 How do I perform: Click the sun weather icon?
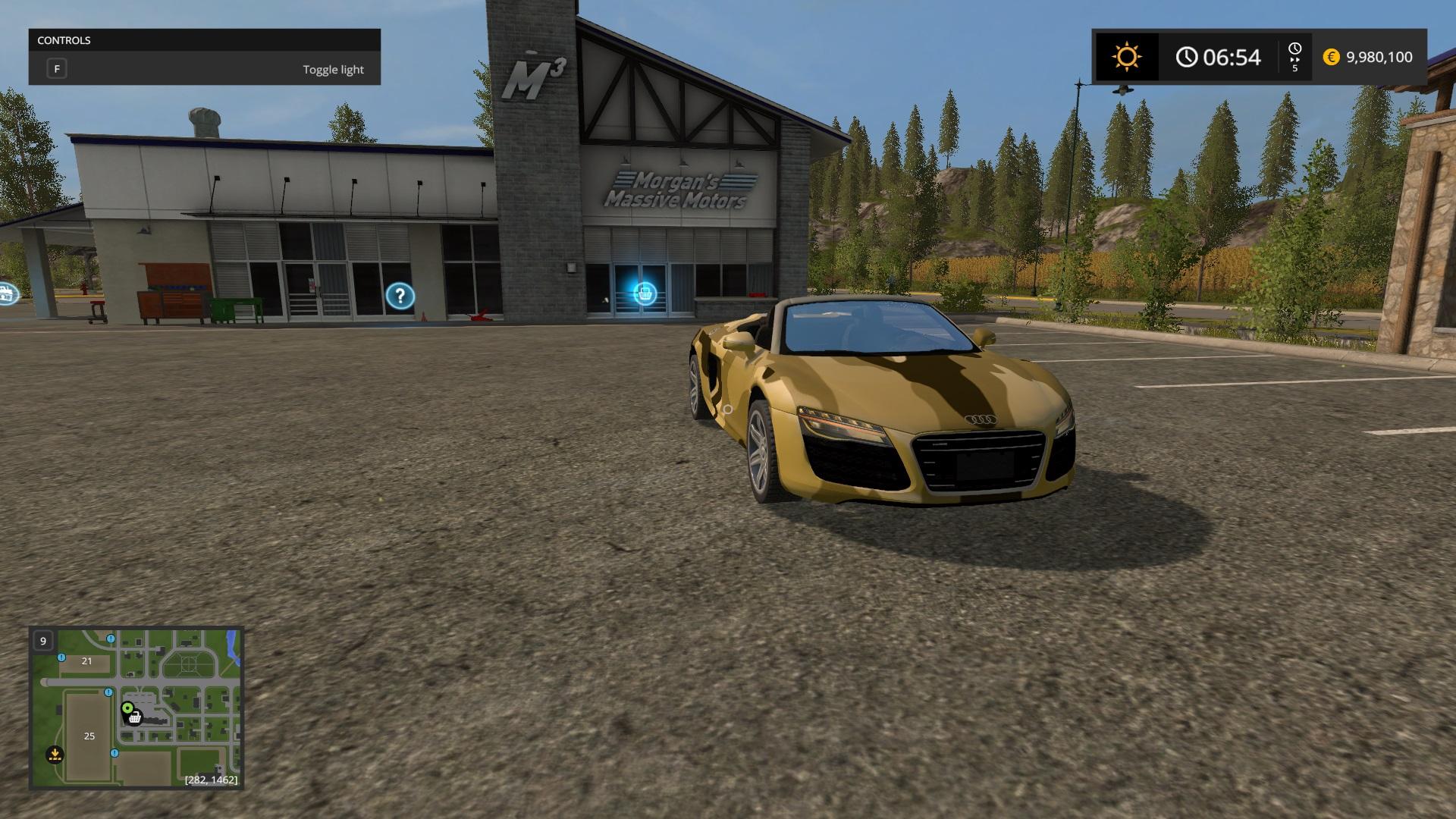tap(1126, 57)
